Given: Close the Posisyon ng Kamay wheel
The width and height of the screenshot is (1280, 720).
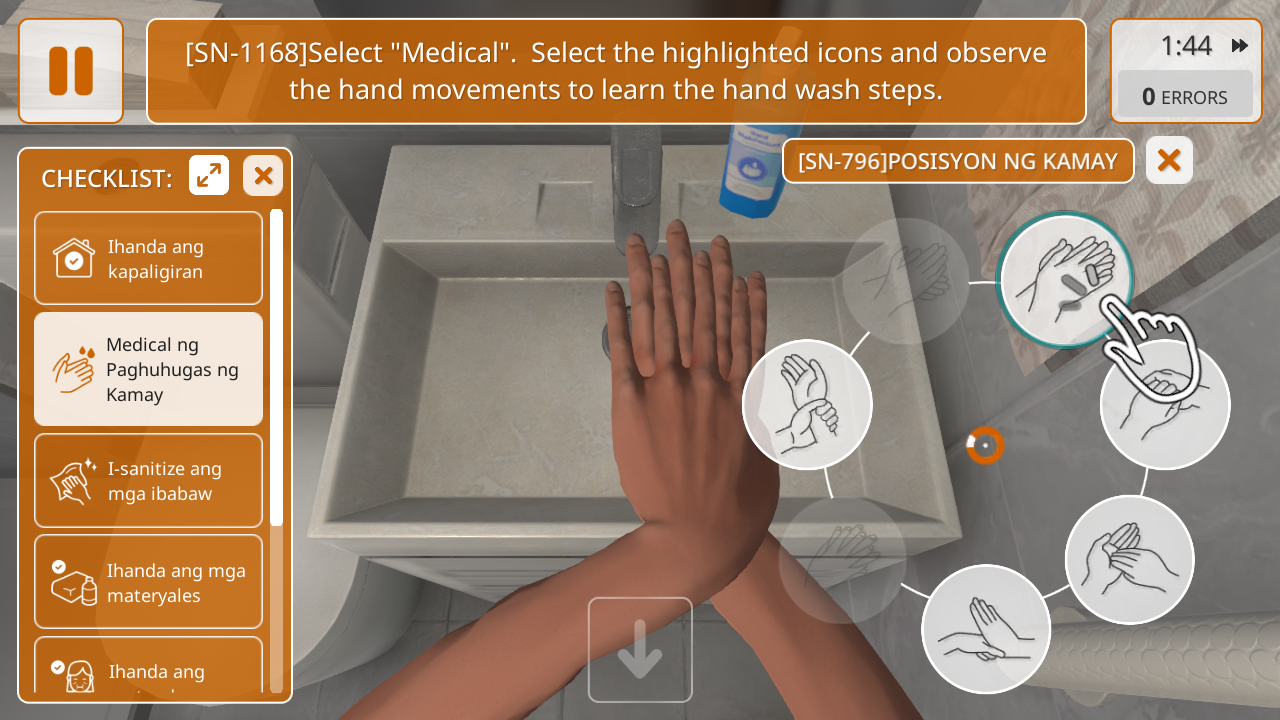Looking at the screenshot, I should tap(1169, 161).
